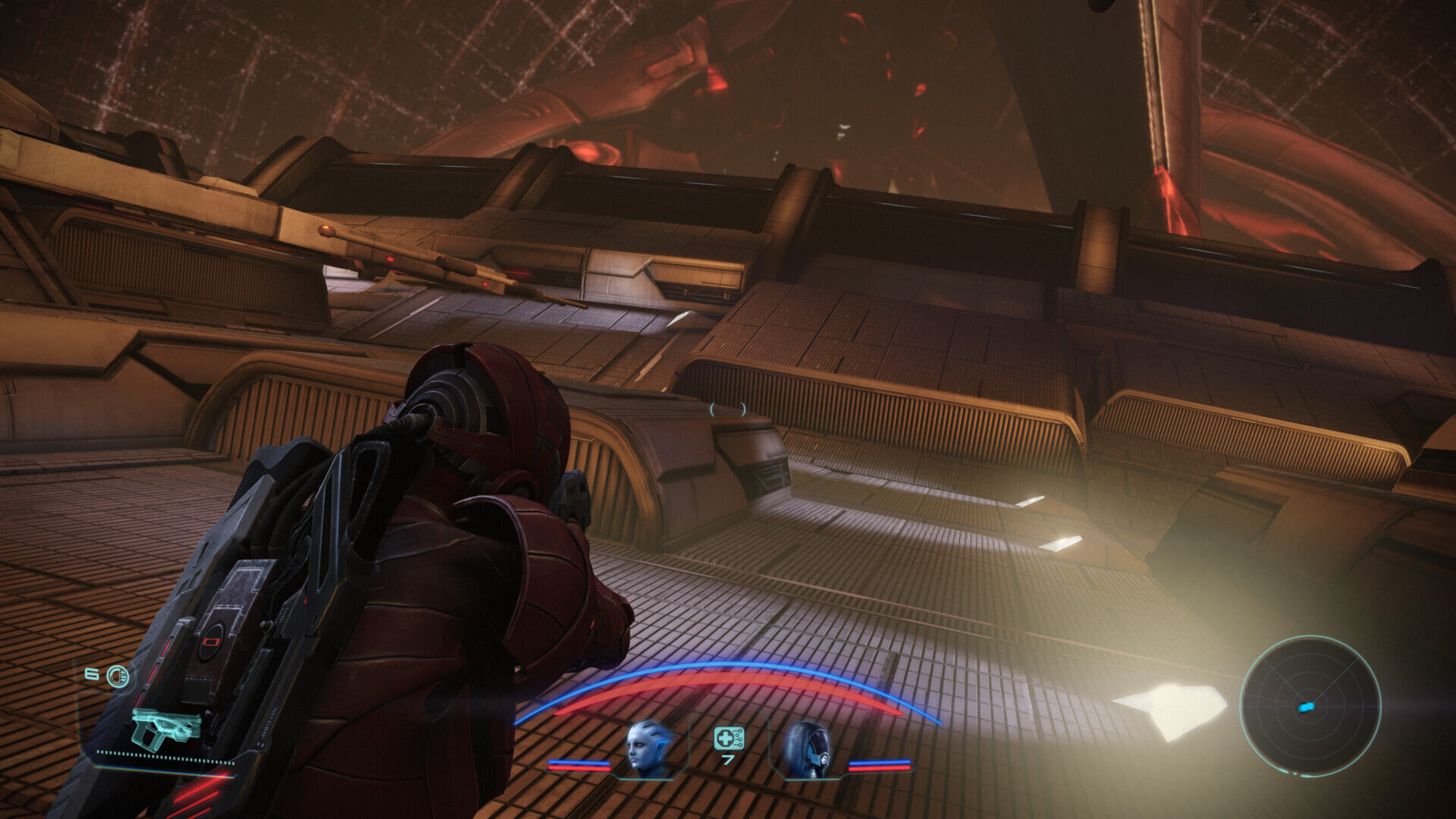Viewport: 1456px width, 819px height.
Task: Use the medi-gel icon
Action: pyautogui.click(x=728, y=738)
